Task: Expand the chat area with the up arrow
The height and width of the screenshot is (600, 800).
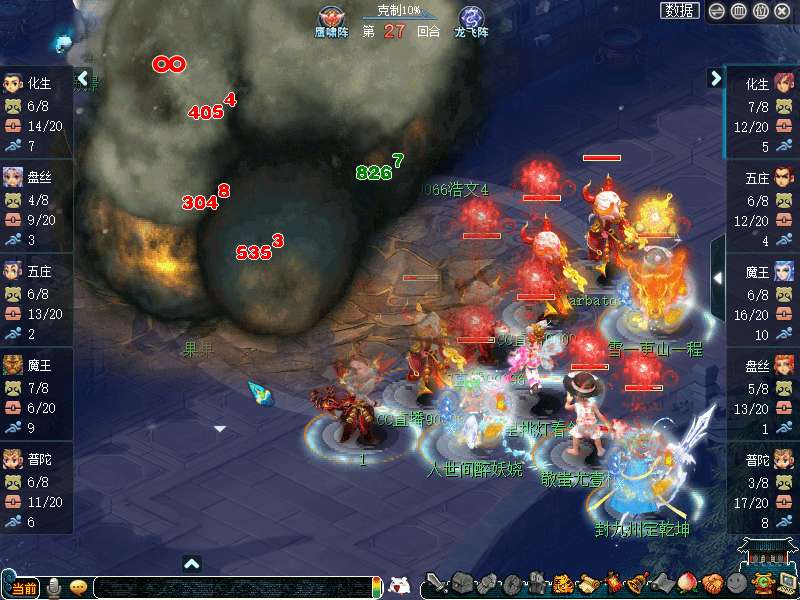Action: (x=192, y=564)
